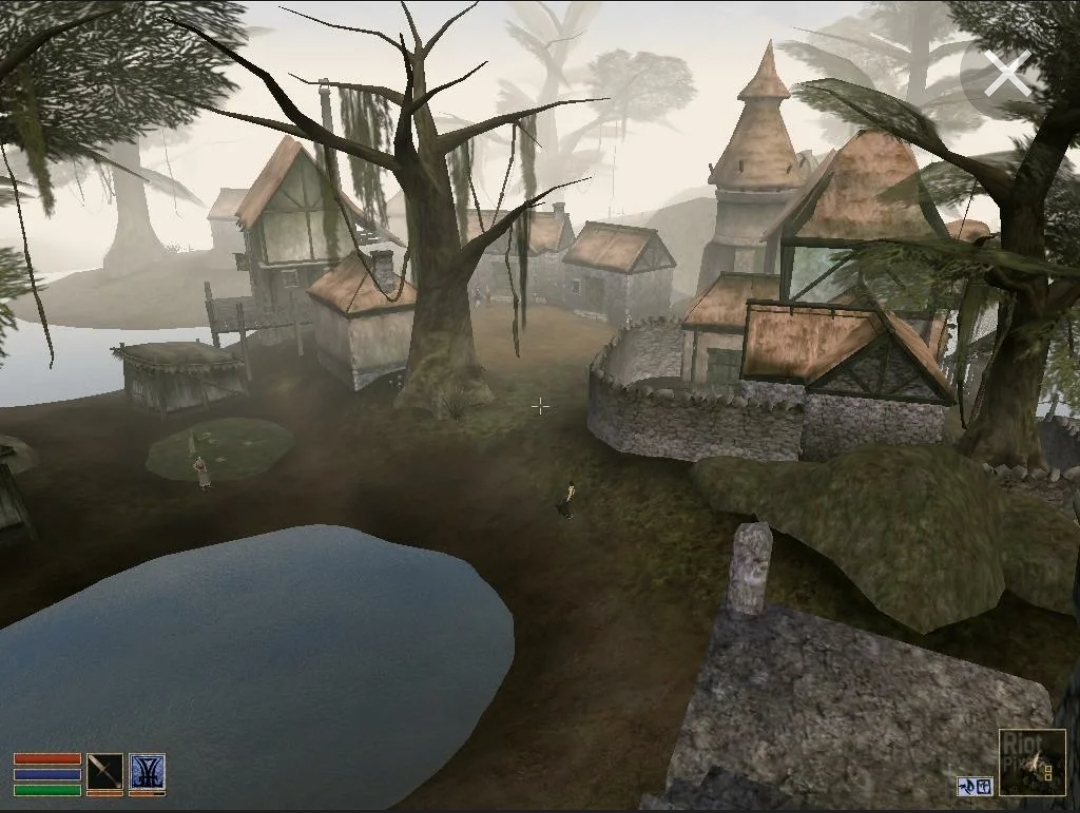The height and width of the screenshot is (813, 1080).
Task: Select the blue active spell icon
Action: [147, 772]
